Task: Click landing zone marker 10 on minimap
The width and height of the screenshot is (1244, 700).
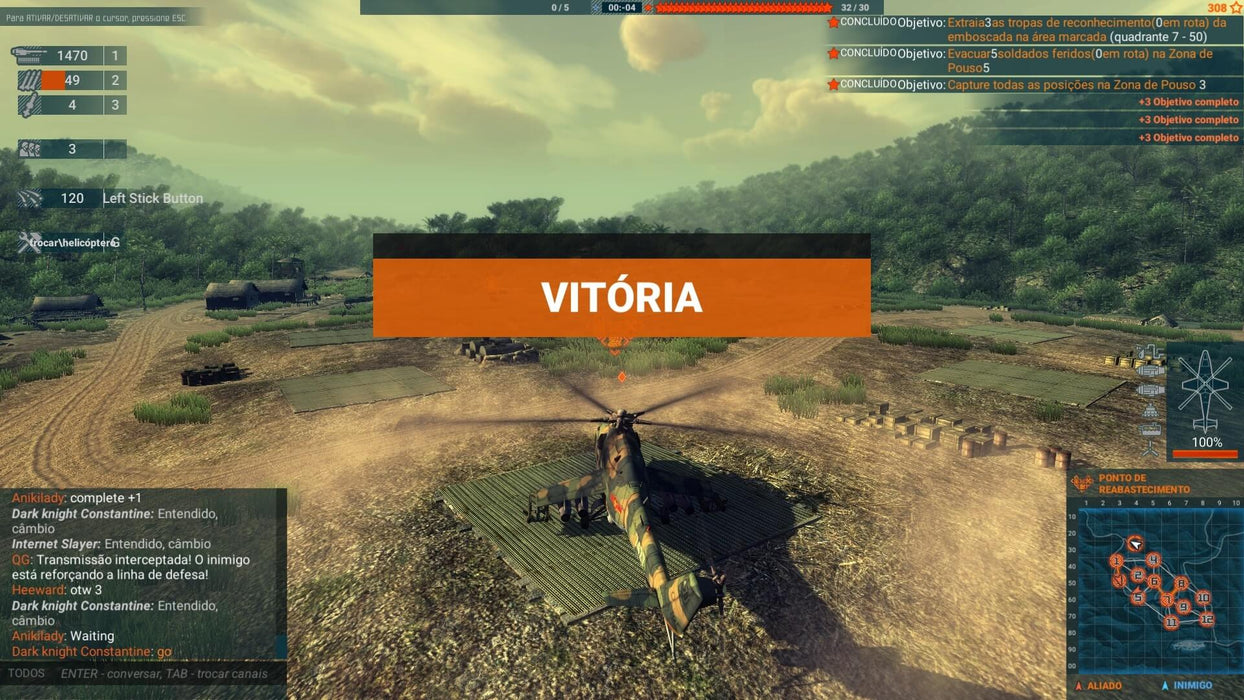Action: [1203, 597]
